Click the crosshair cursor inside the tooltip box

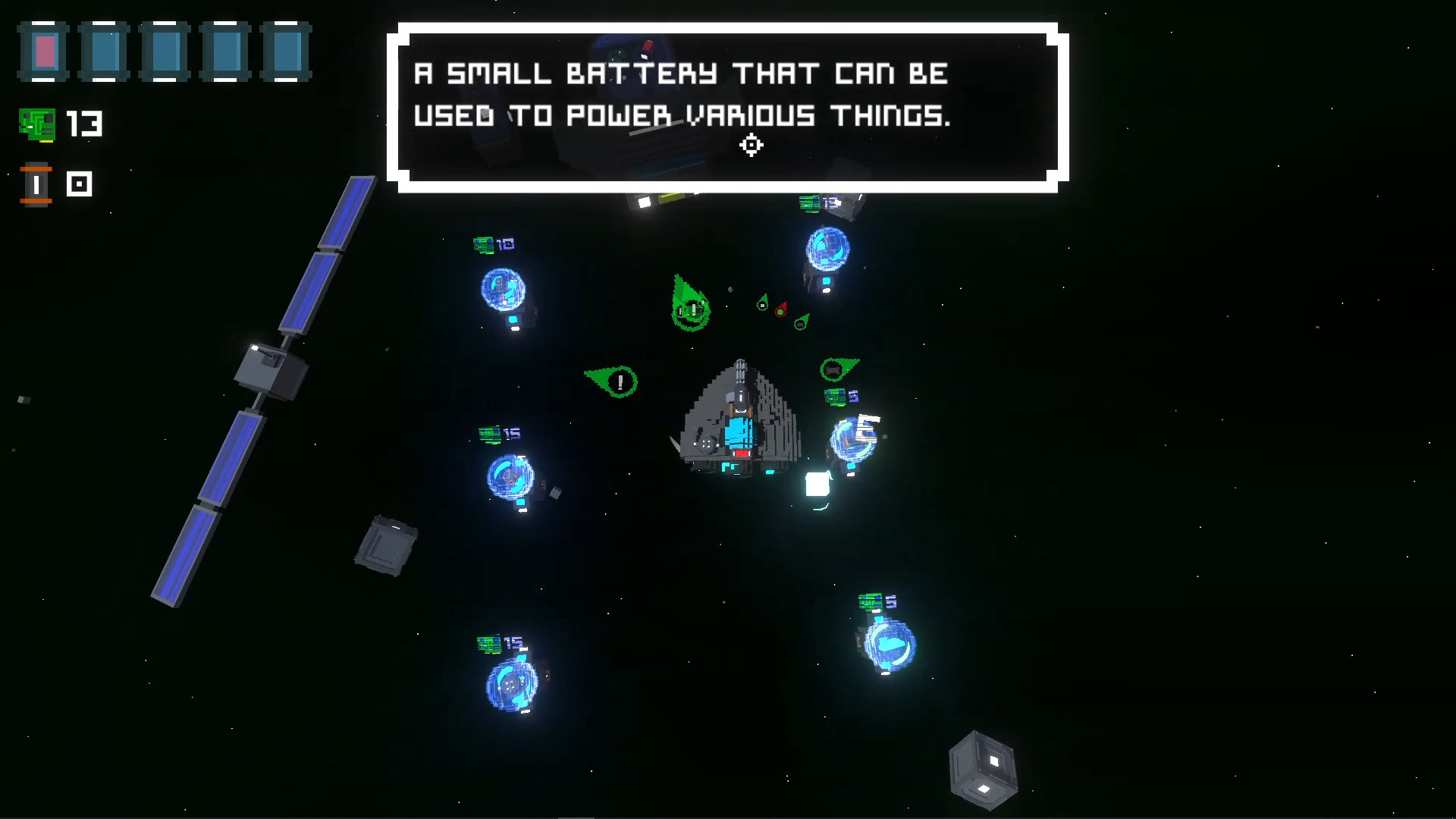(752, 145)
